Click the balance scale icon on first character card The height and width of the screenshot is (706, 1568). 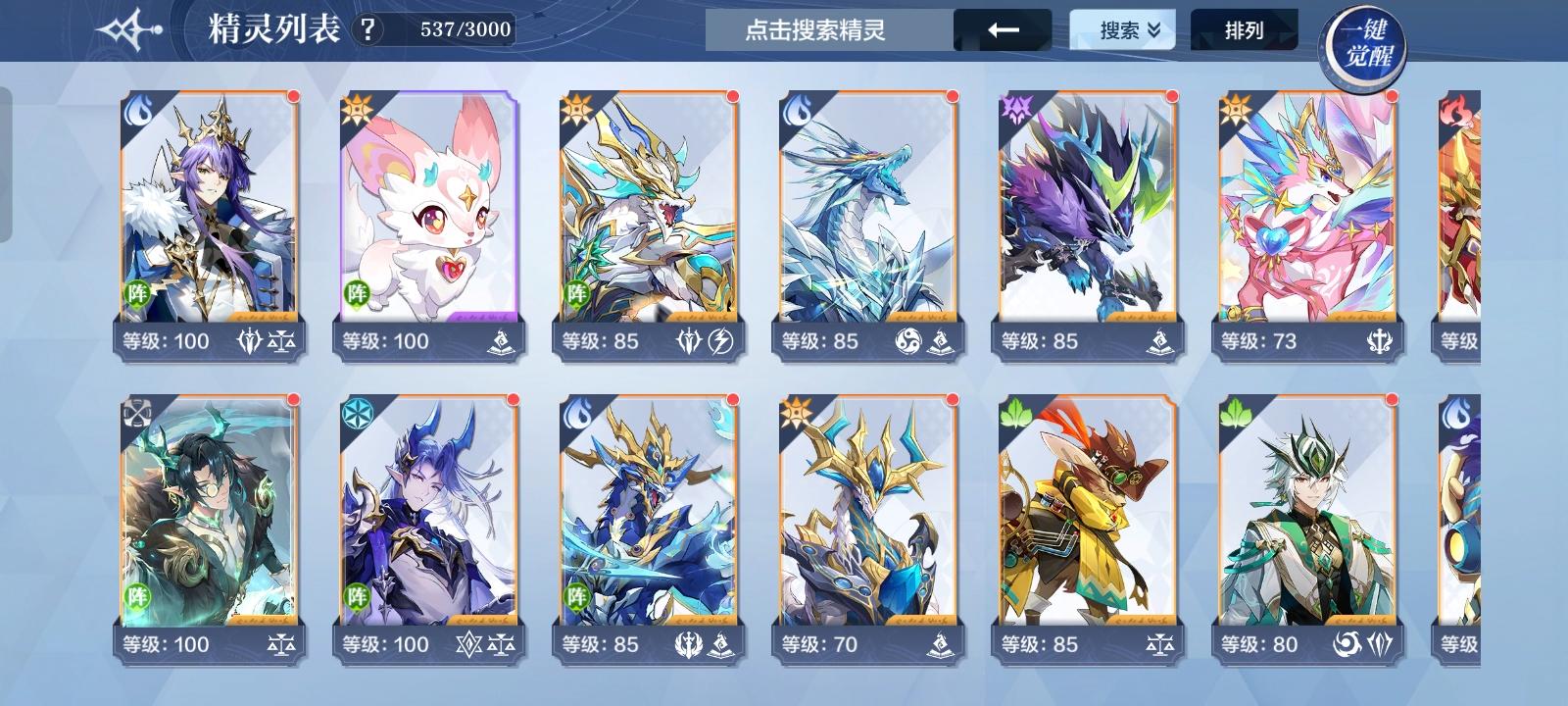tap(283, 341)
